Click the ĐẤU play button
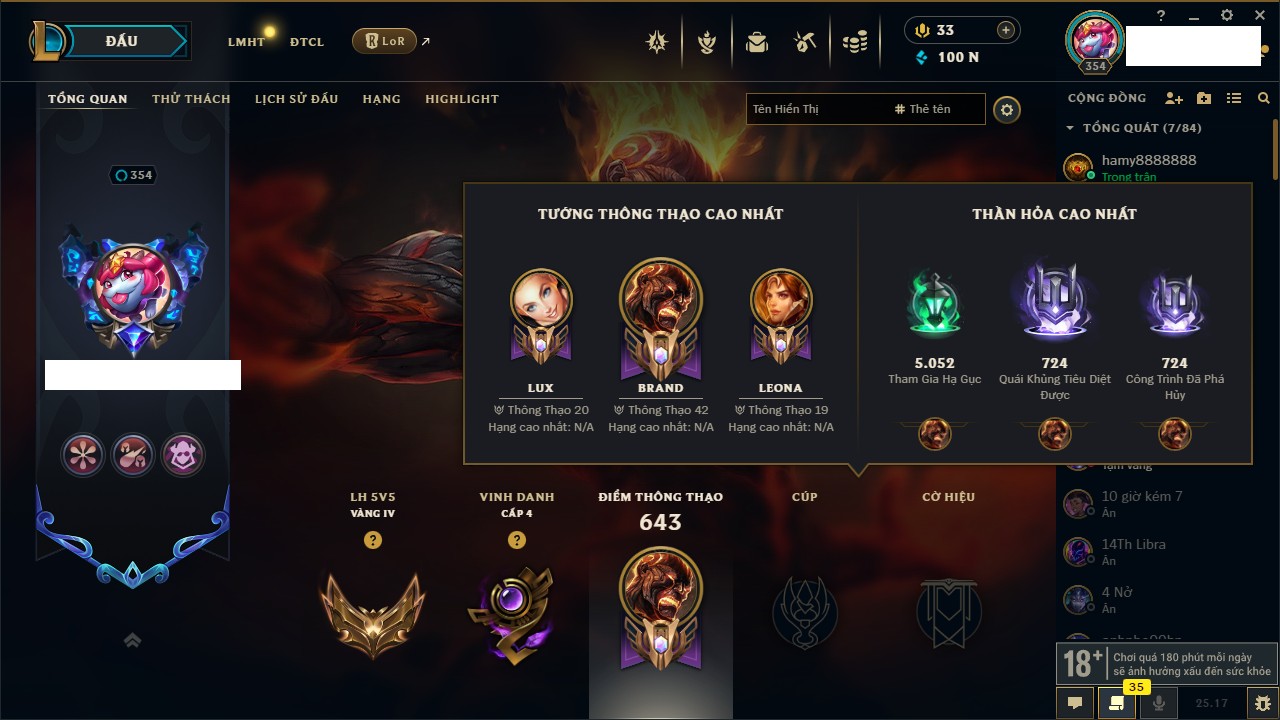Screen dimensions: 1280x720 (x=122, y=41)
